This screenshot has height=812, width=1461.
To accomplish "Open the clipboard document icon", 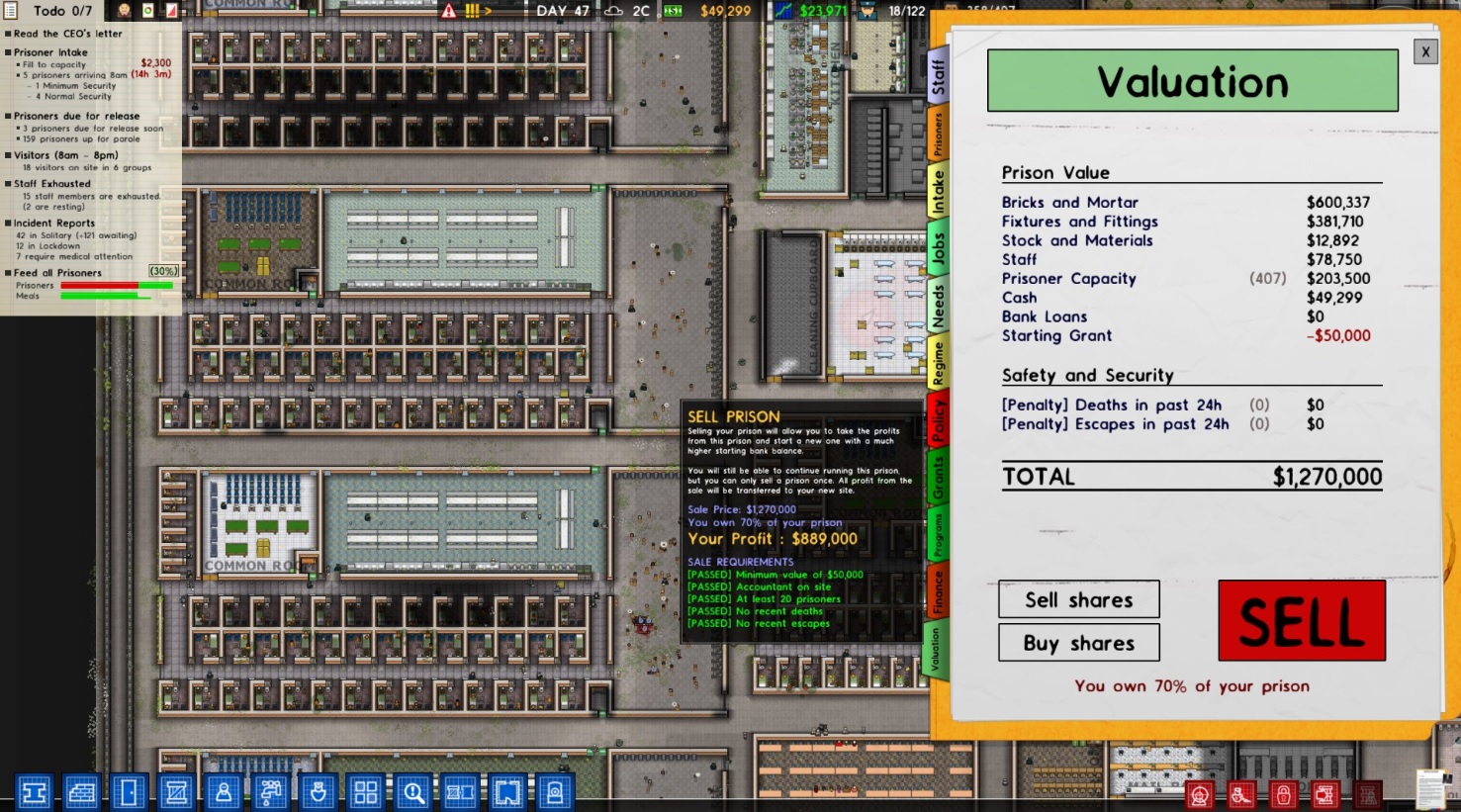I will [x=1430, y=789].
